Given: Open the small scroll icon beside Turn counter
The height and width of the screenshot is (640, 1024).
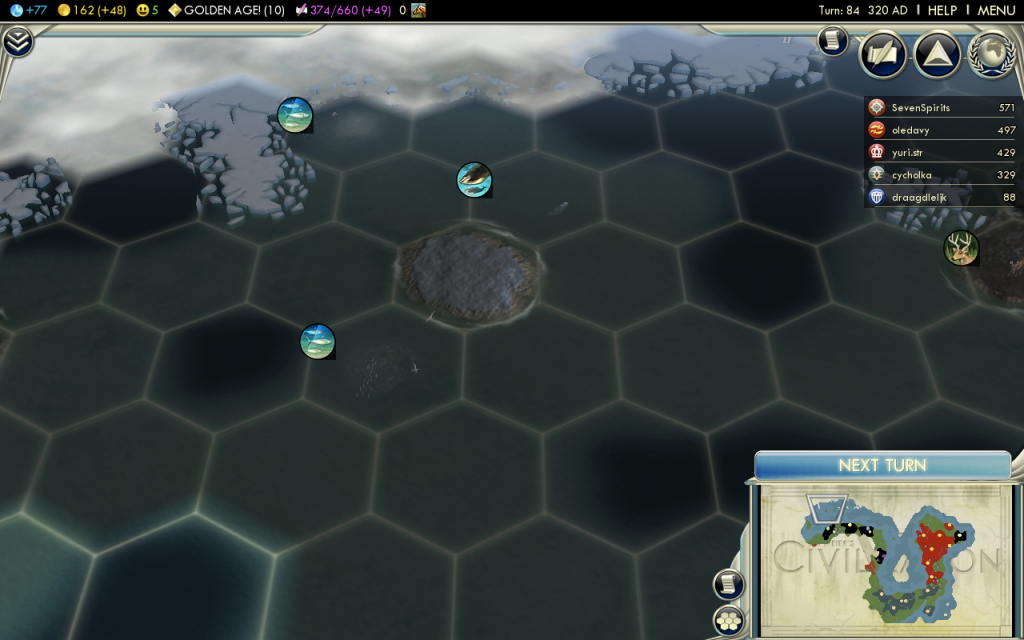Looking at the screenshot, I should point(830,40).
